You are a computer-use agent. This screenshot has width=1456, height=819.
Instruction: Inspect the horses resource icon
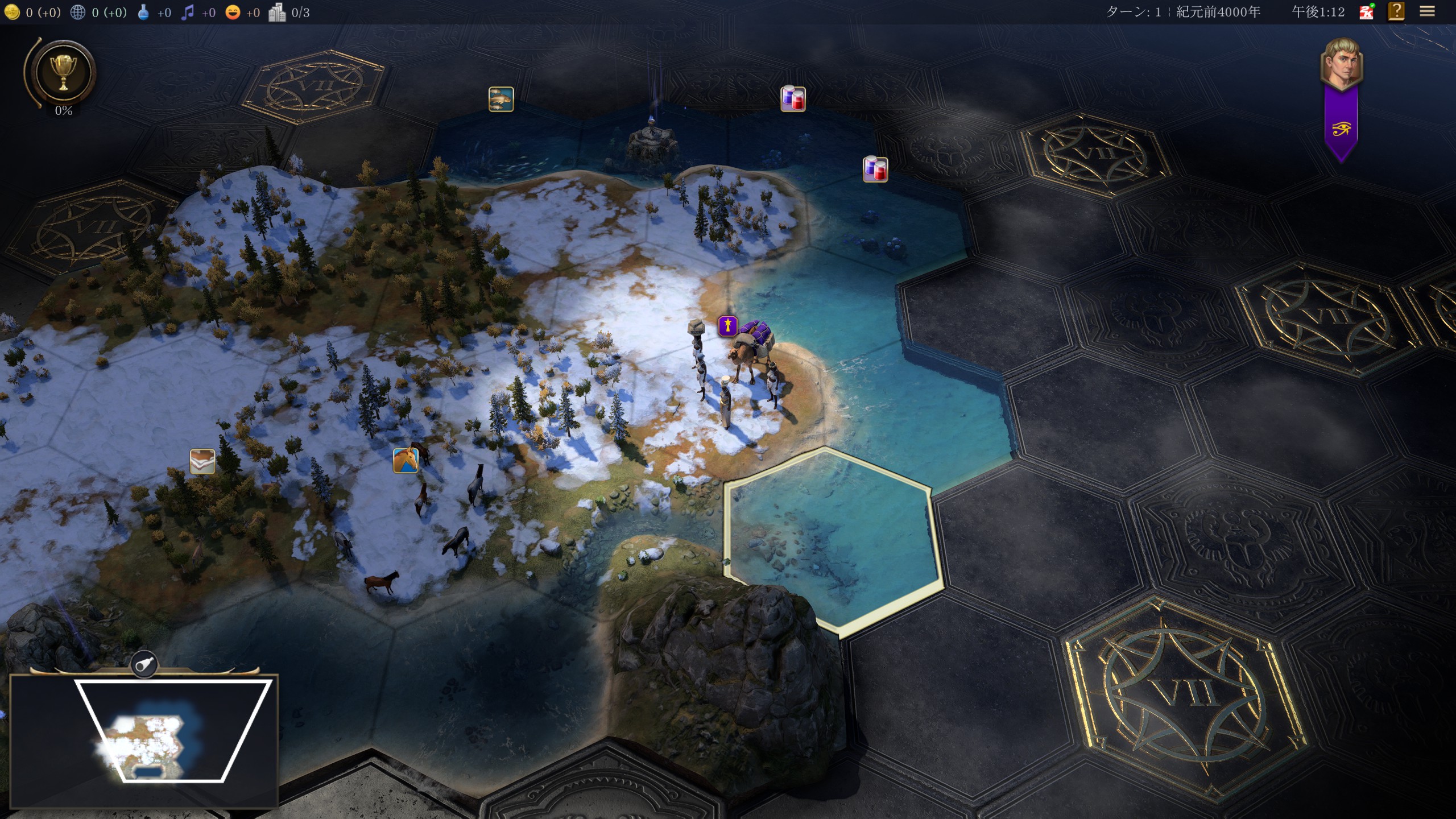(406, 460)
